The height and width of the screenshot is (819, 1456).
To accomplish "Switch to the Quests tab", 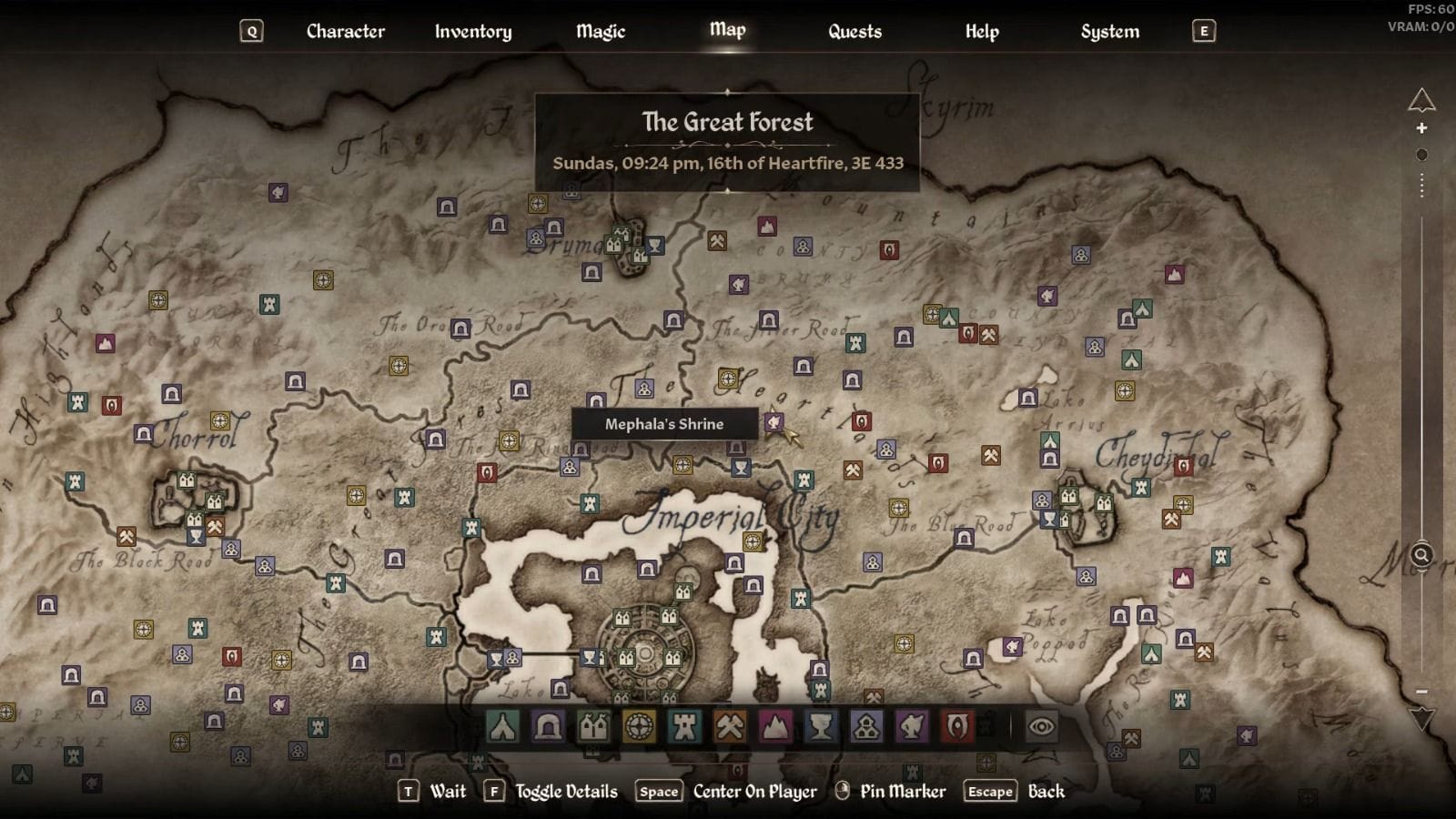I will pos(854,31).
